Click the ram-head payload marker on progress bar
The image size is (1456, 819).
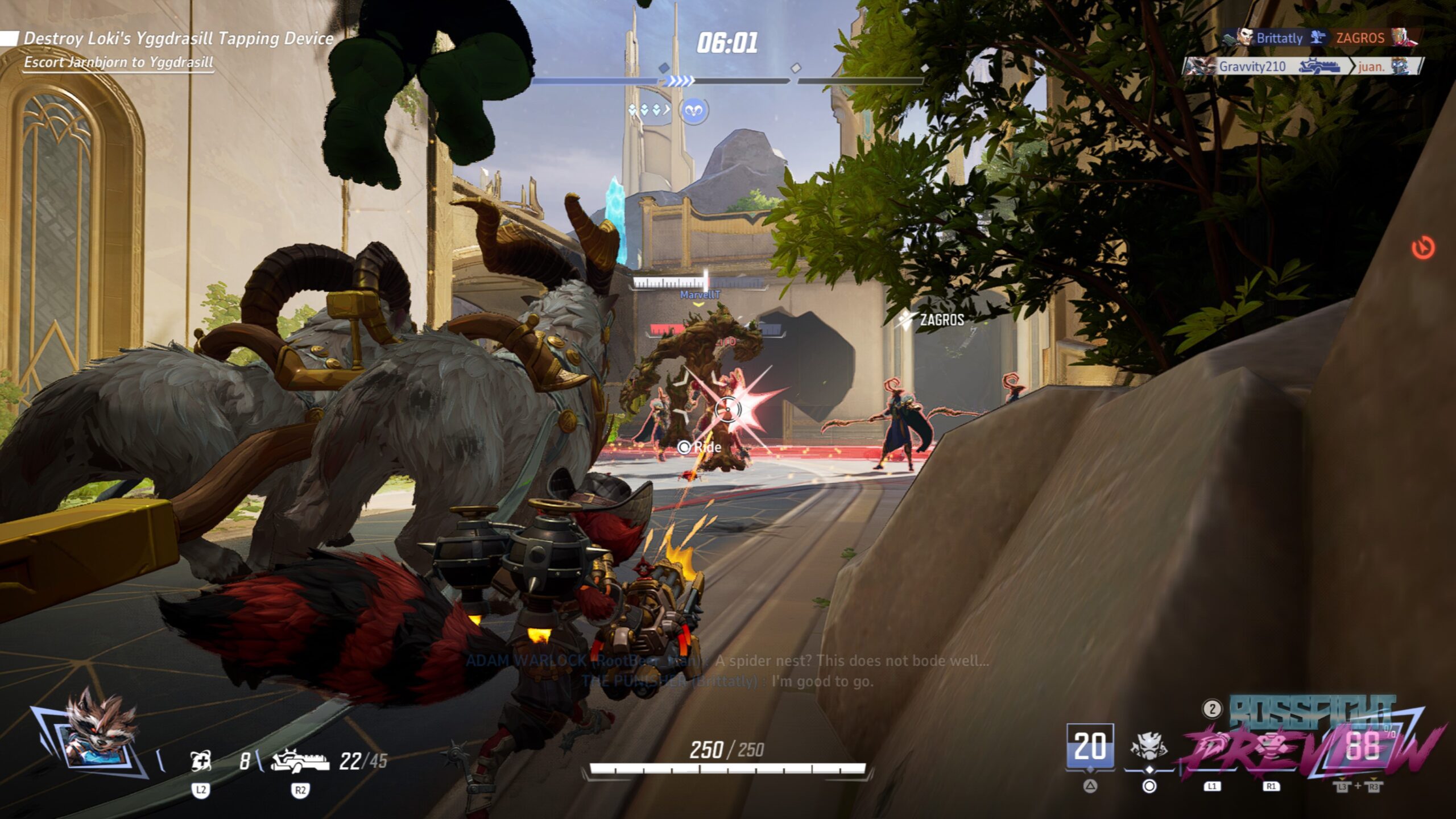[694, 110]
